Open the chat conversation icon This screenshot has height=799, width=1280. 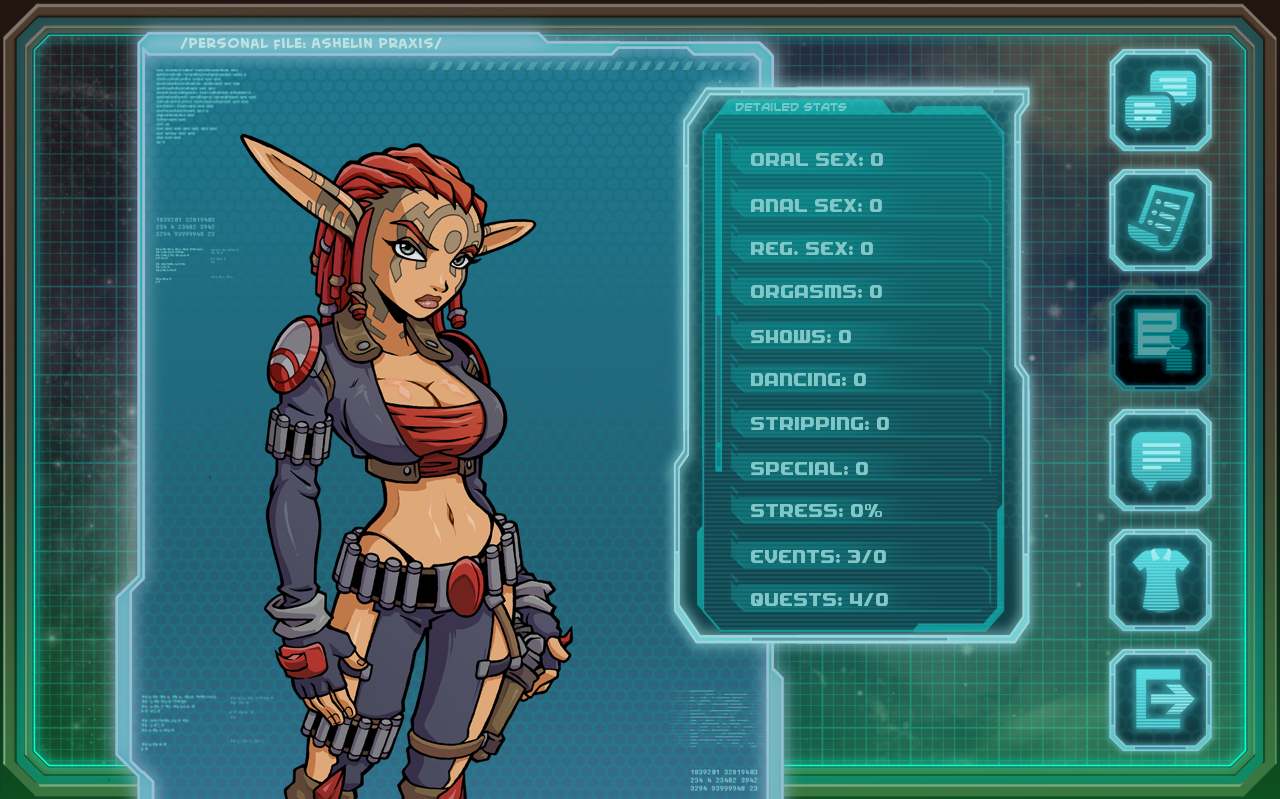click(x=1159, y=101)
